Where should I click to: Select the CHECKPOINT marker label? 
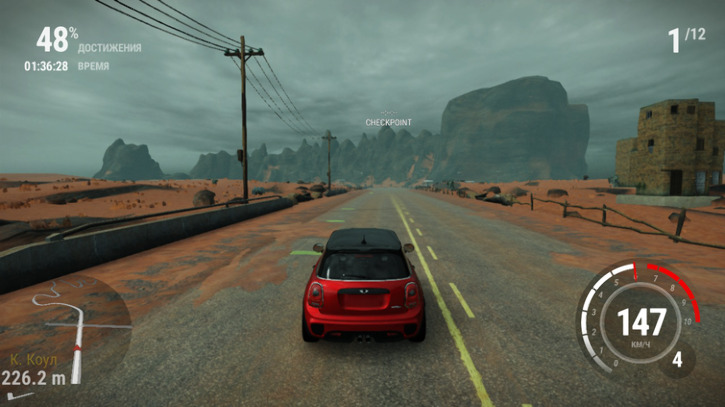388,122
